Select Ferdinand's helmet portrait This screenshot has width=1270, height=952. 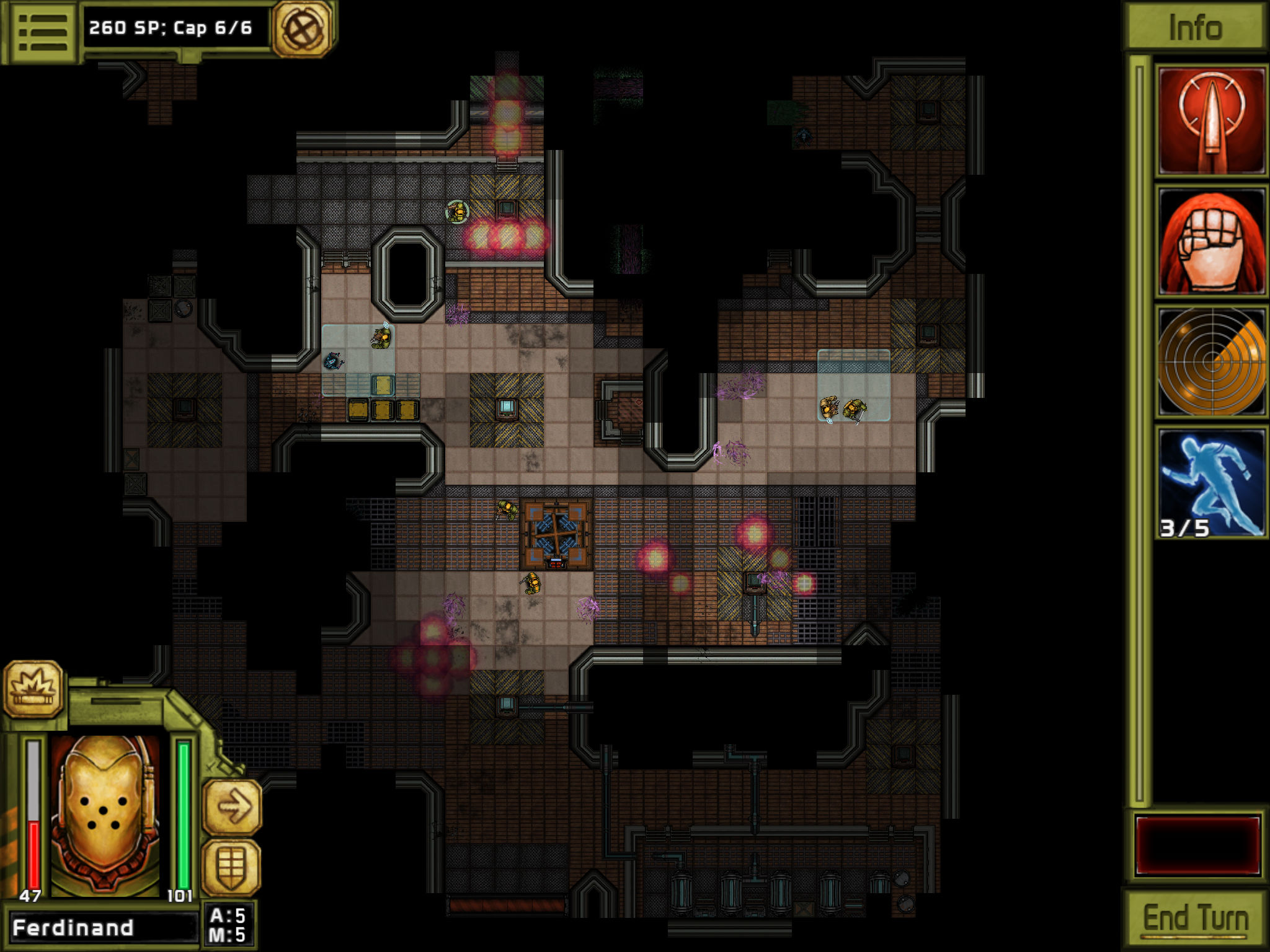pos(105,815)
